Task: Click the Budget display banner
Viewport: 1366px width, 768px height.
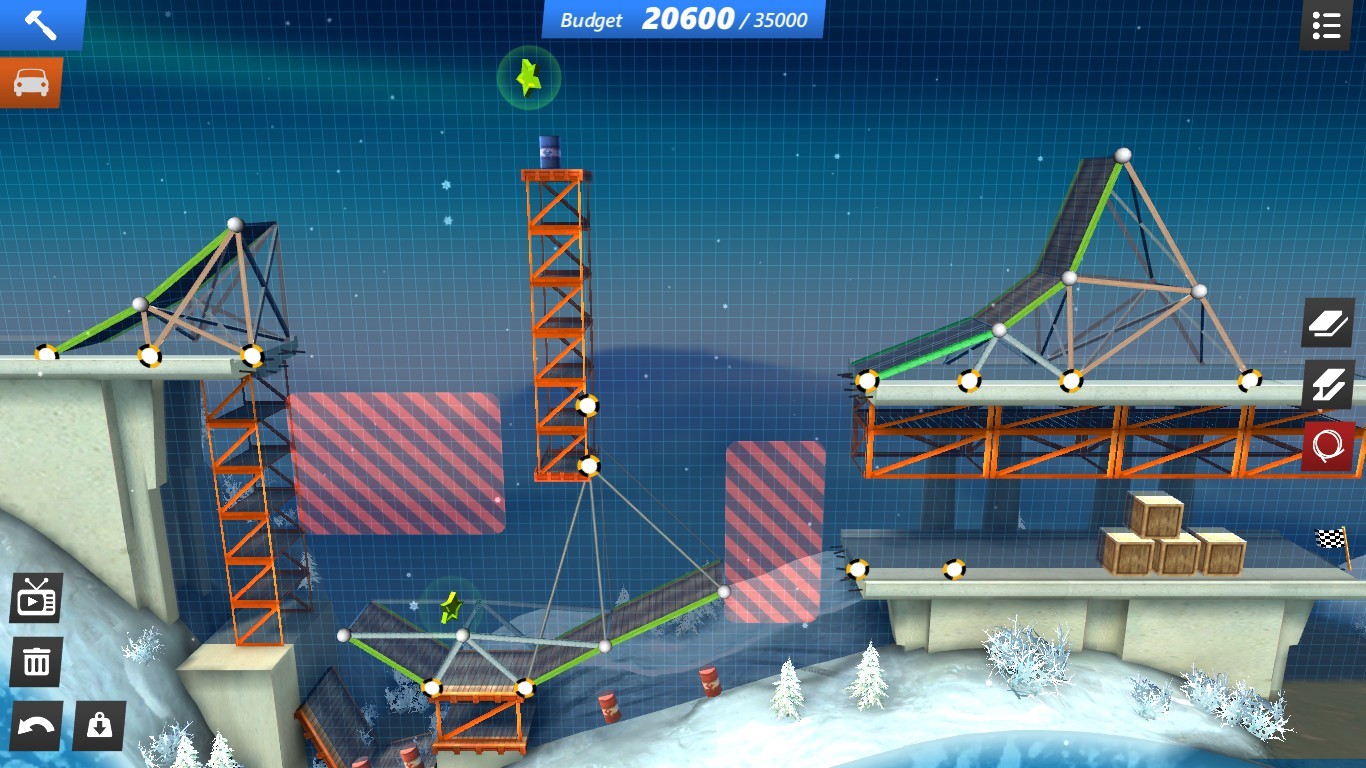Action: point(683,18)
